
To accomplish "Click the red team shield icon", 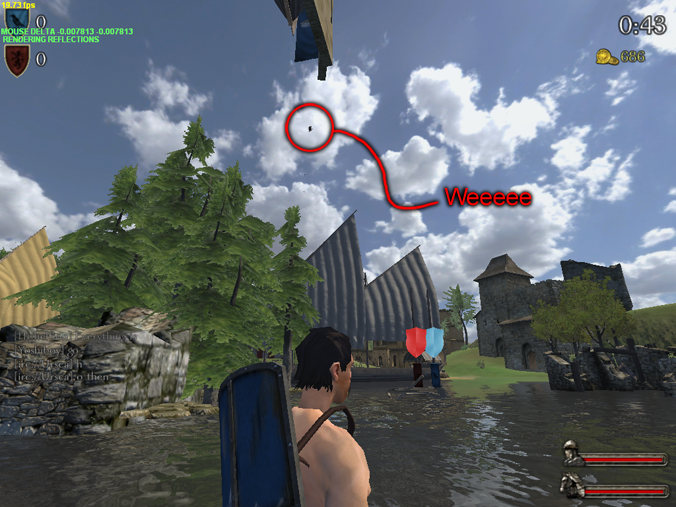I will pos(17,60).
